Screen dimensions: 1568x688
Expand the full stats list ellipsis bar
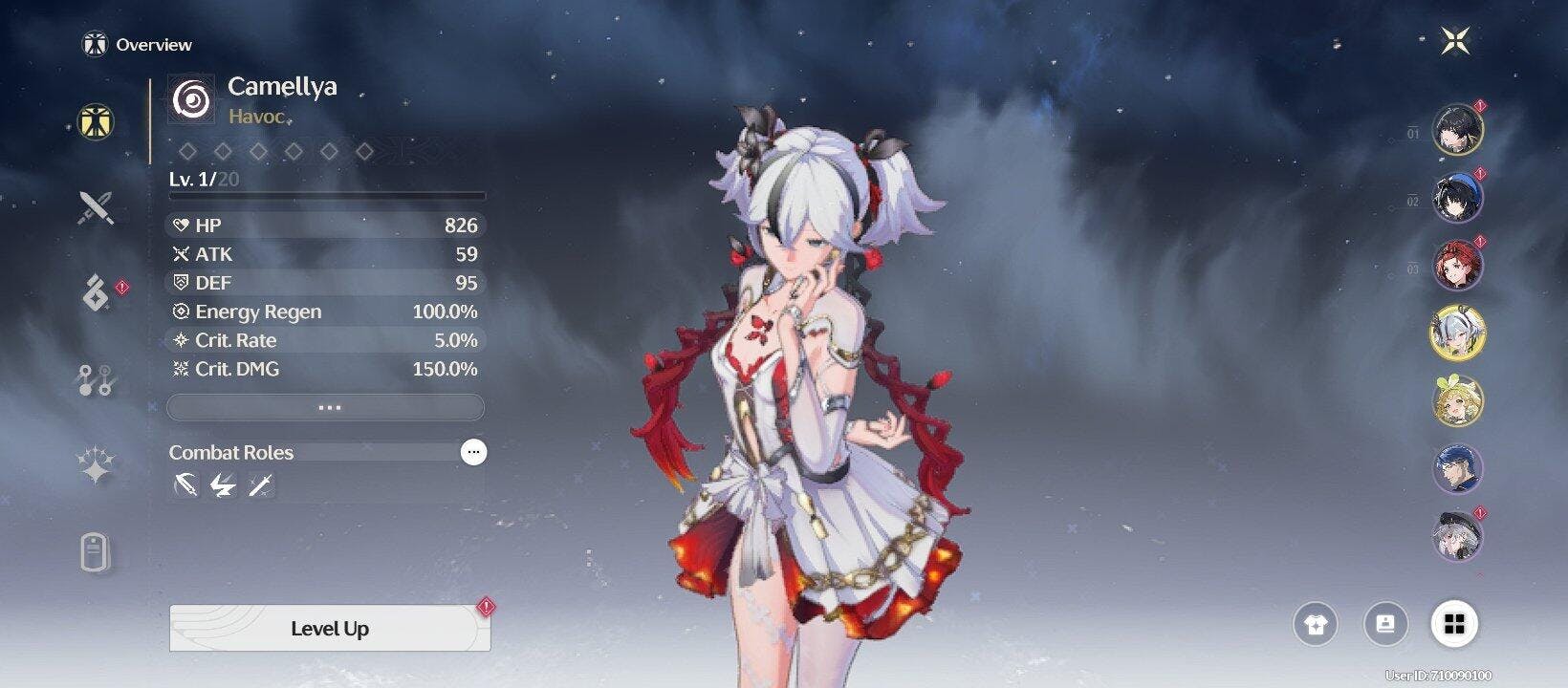click(x=326, y=408)
